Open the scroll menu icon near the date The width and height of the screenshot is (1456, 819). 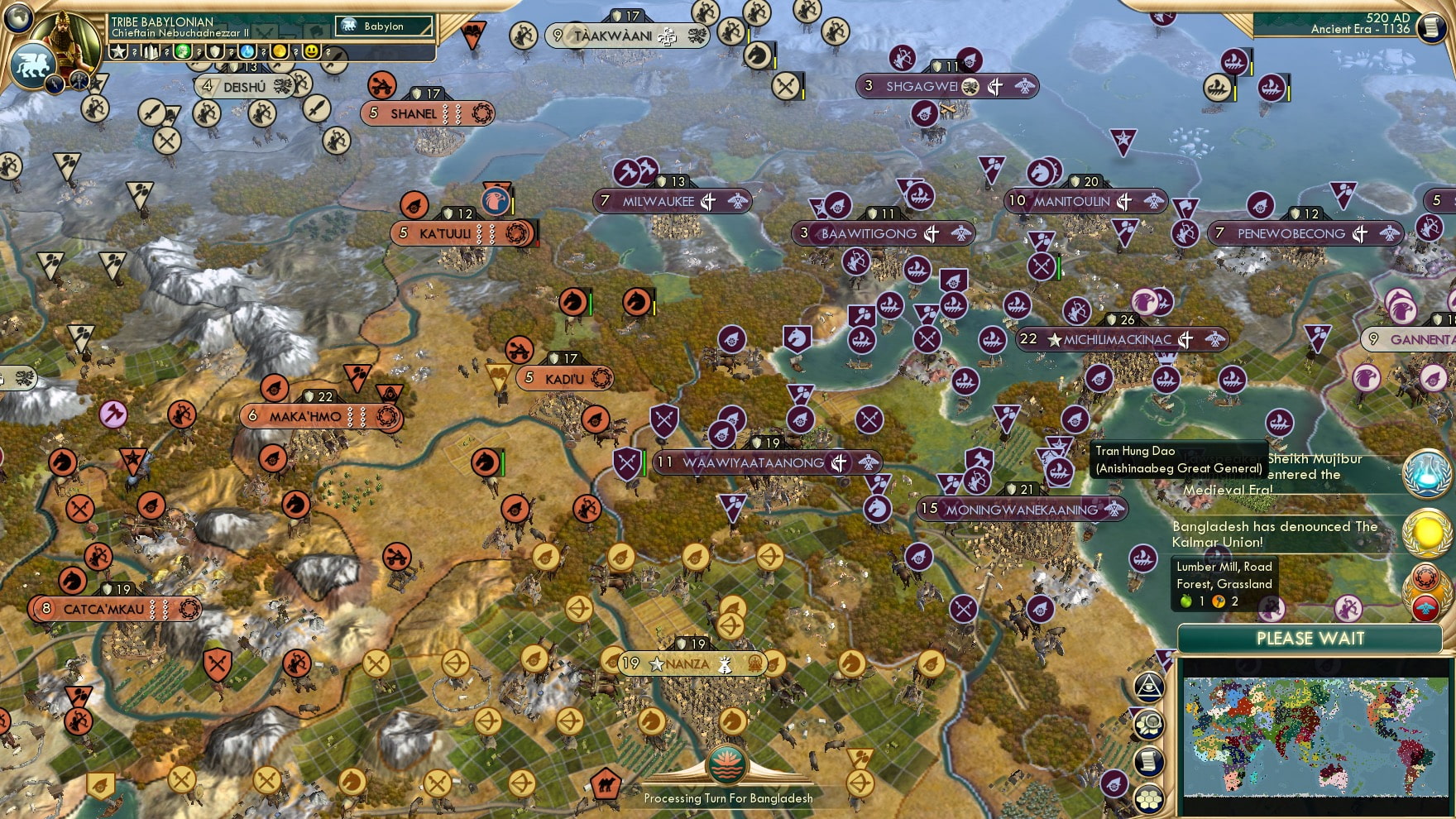click(1431, 28)
